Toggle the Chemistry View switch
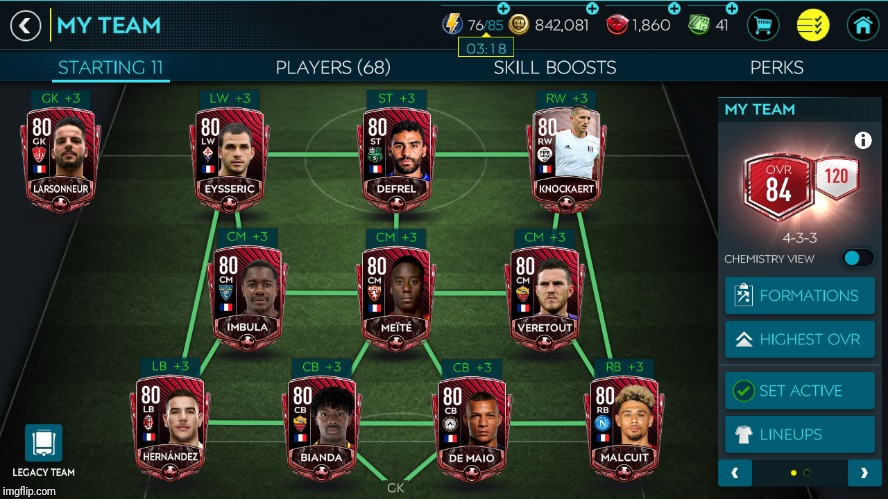Image resolution: width=888 pixels, height=499 pixels. coord(857,258)
